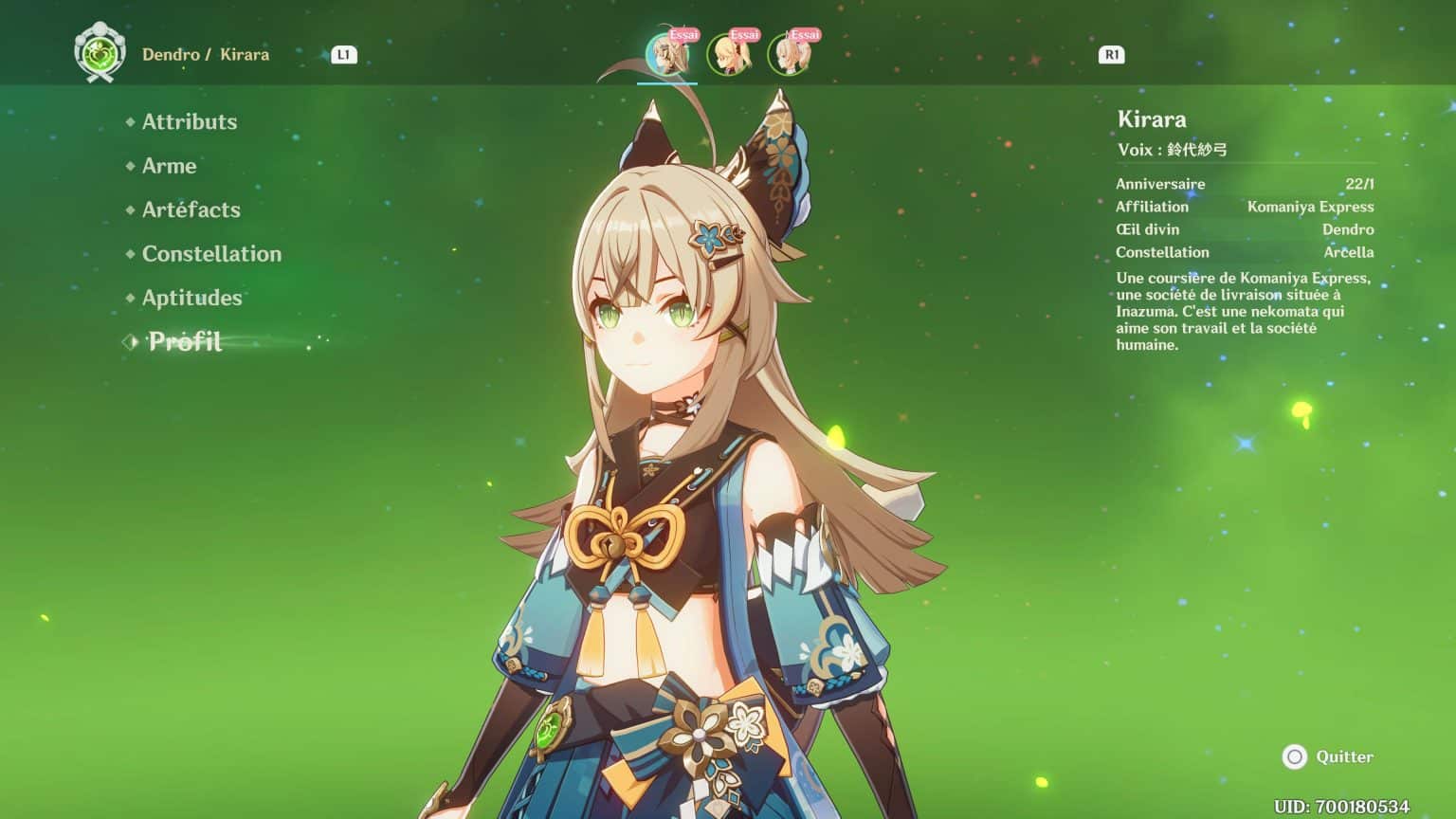The image size is (1456, 819).
Task: Select the second trial character portrait
Action: [729, 55]
